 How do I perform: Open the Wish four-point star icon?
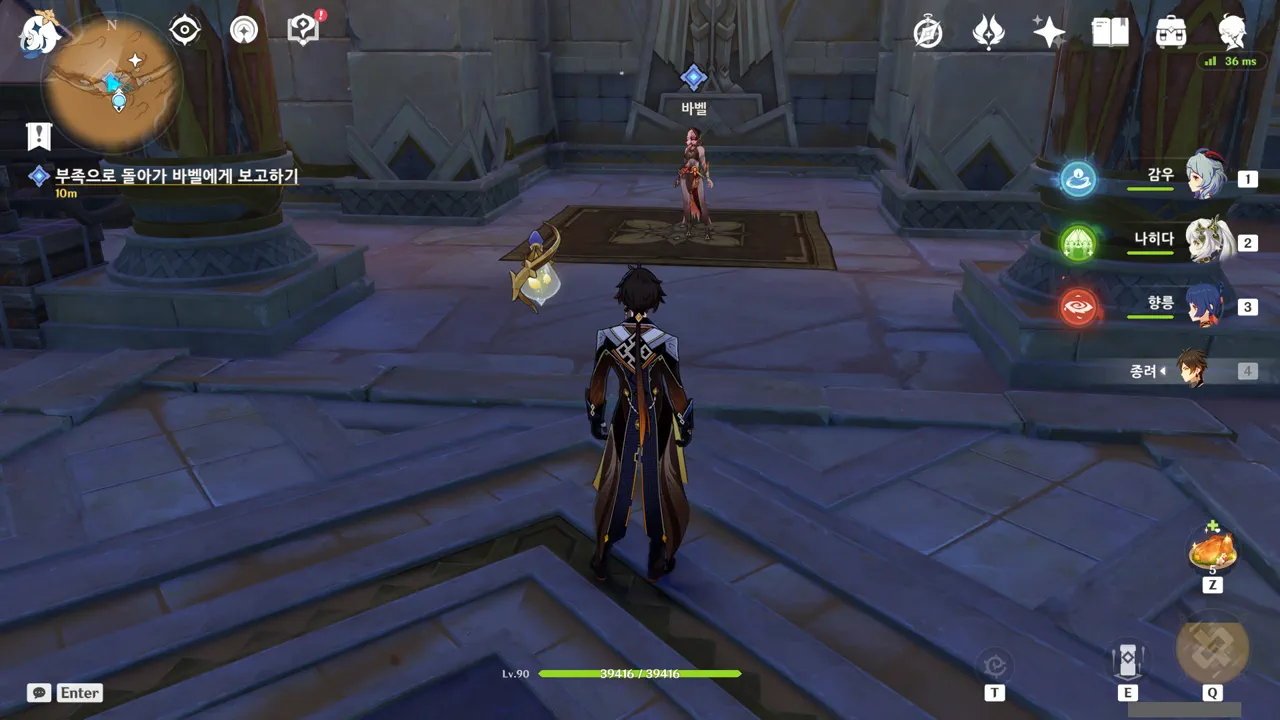(x=1048, y=33)
